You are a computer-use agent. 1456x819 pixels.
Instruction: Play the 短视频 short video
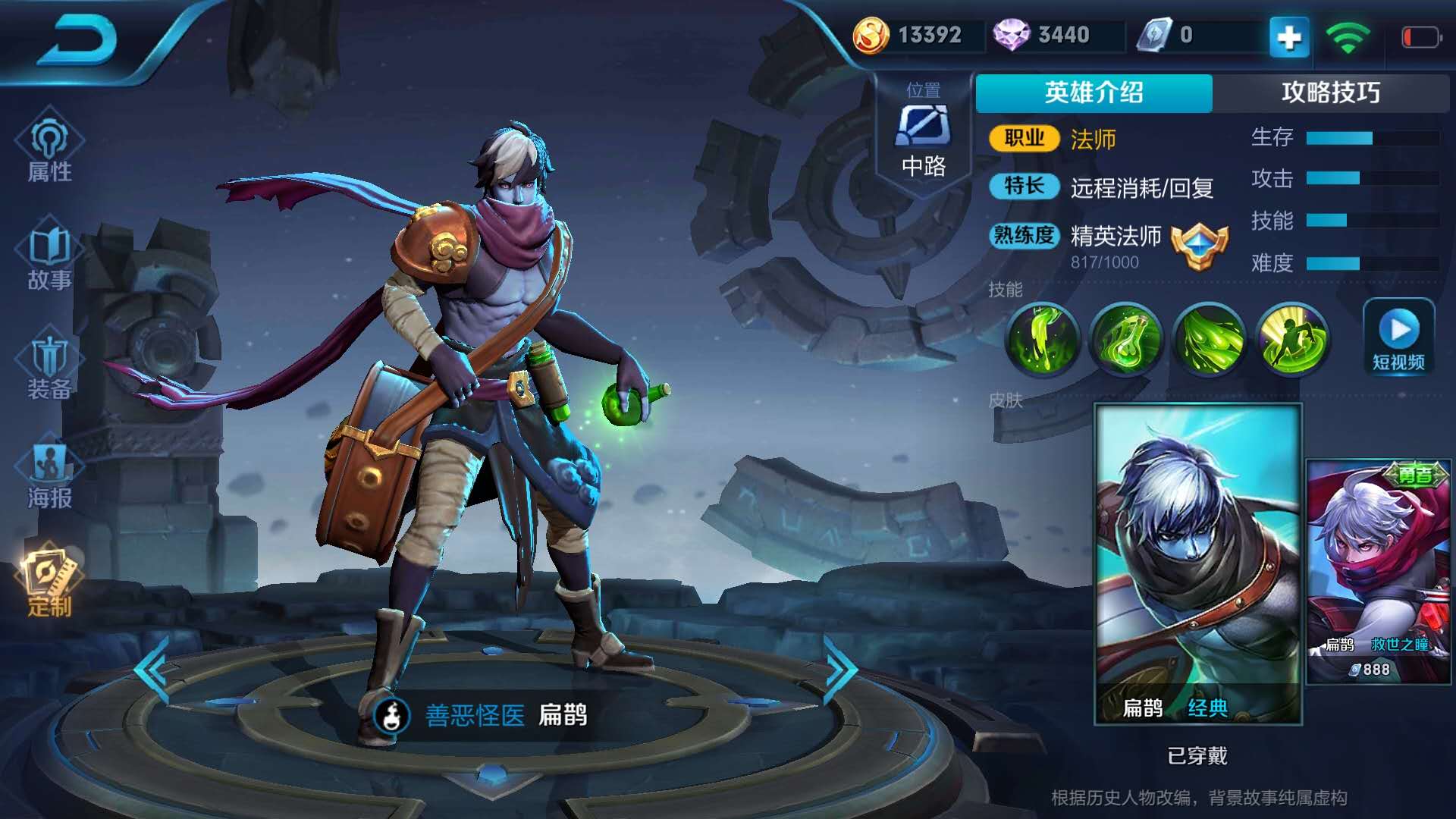pos(1398,337)
